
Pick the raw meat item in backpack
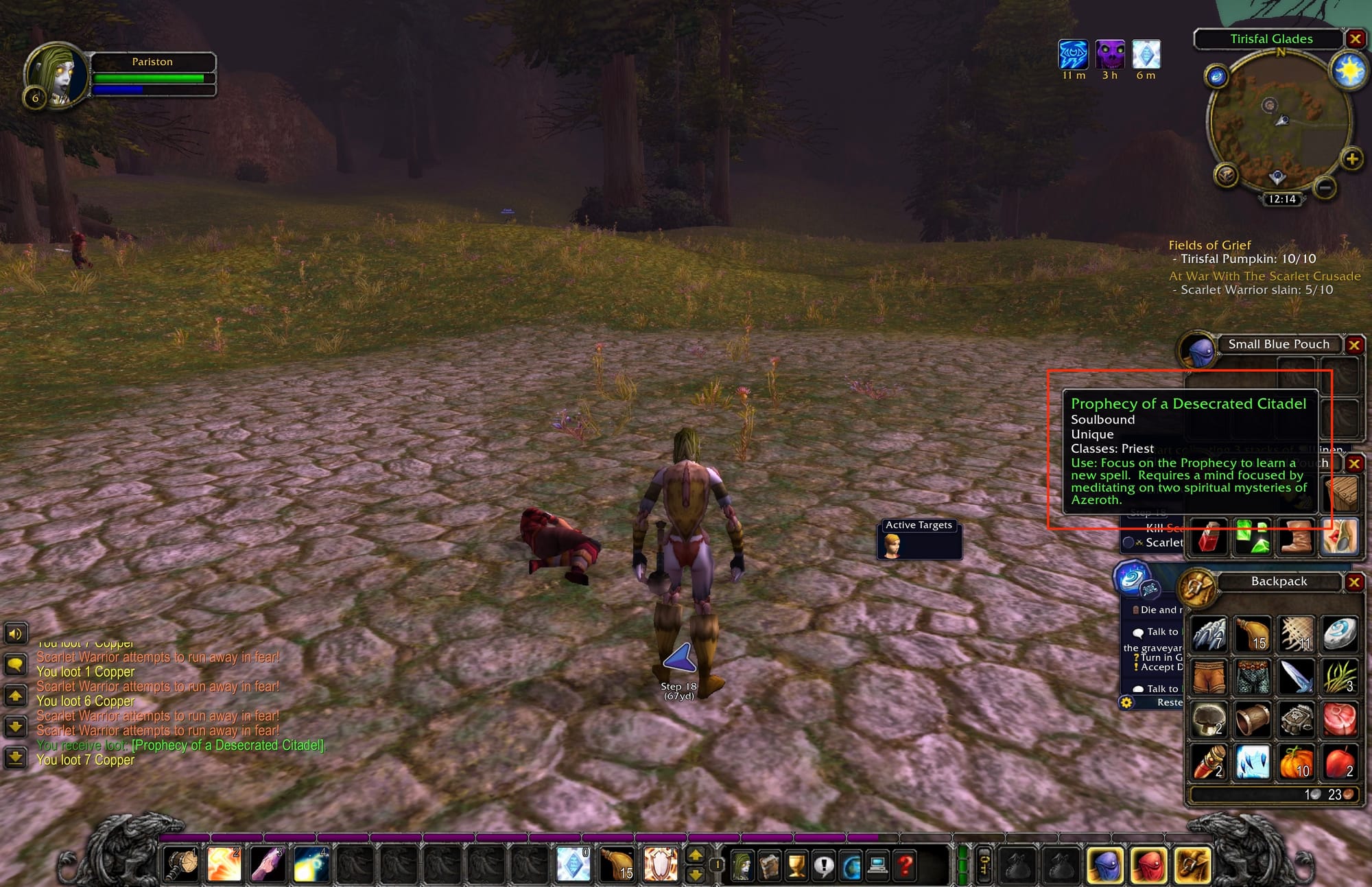coord(1338,719)
